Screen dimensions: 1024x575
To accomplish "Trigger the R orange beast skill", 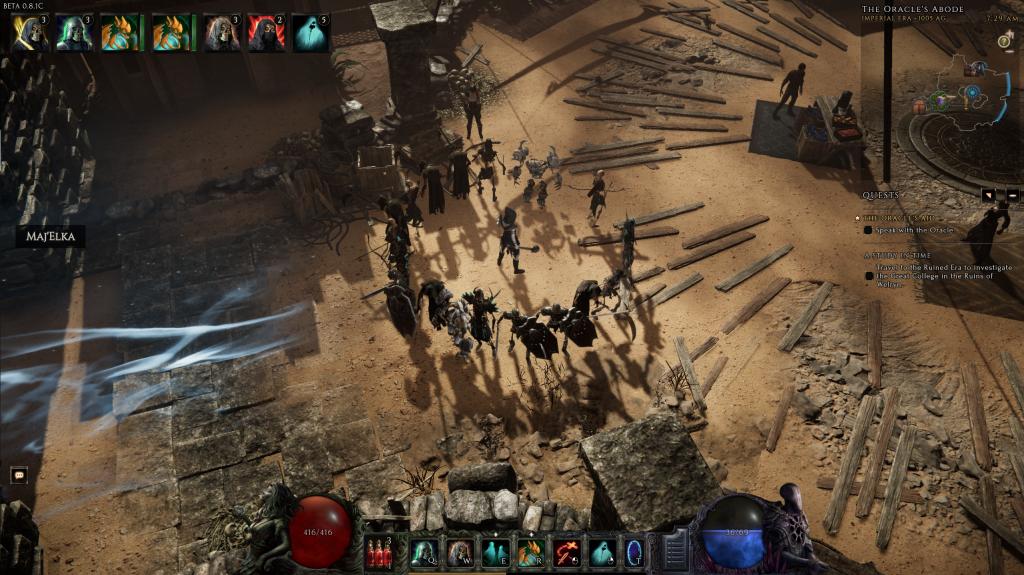I will click(531, 552).
